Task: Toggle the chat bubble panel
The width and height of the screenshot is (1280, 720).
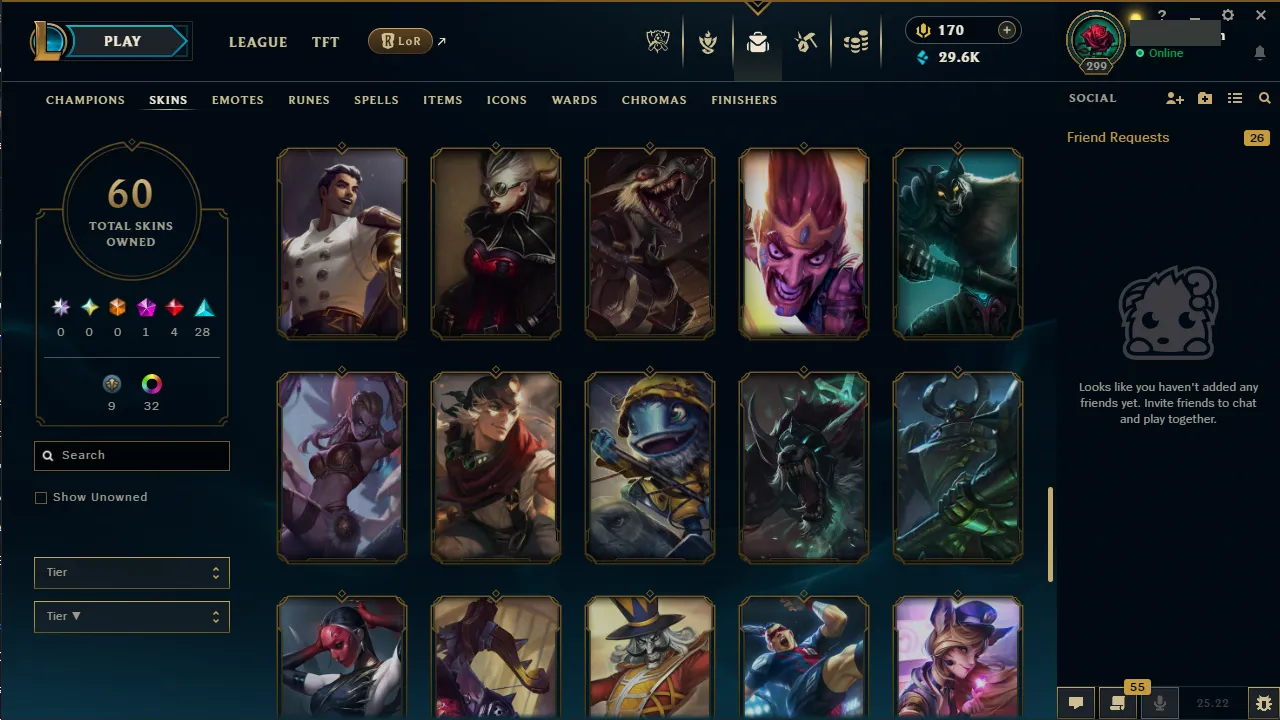Action: click(x=1076, y=703)
